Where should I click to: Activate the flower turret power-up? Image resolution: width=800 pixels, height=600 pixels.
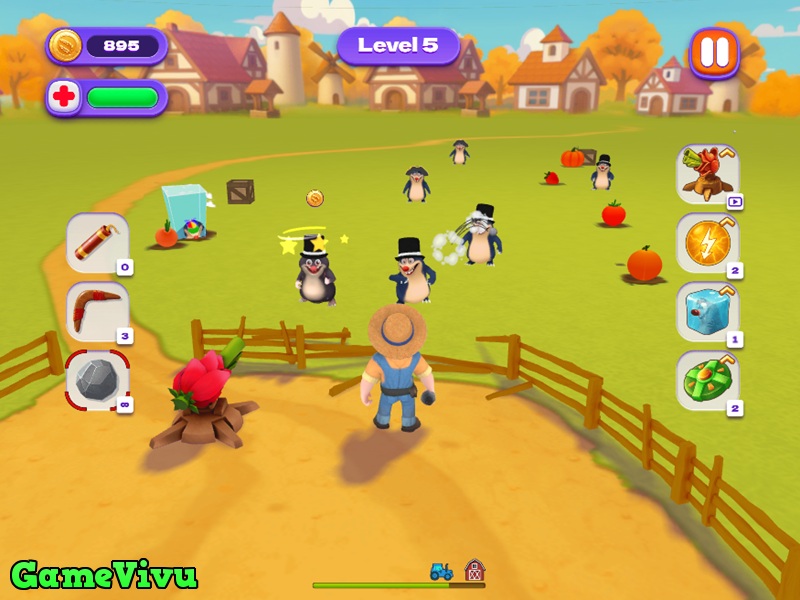[x=708, y=173]
